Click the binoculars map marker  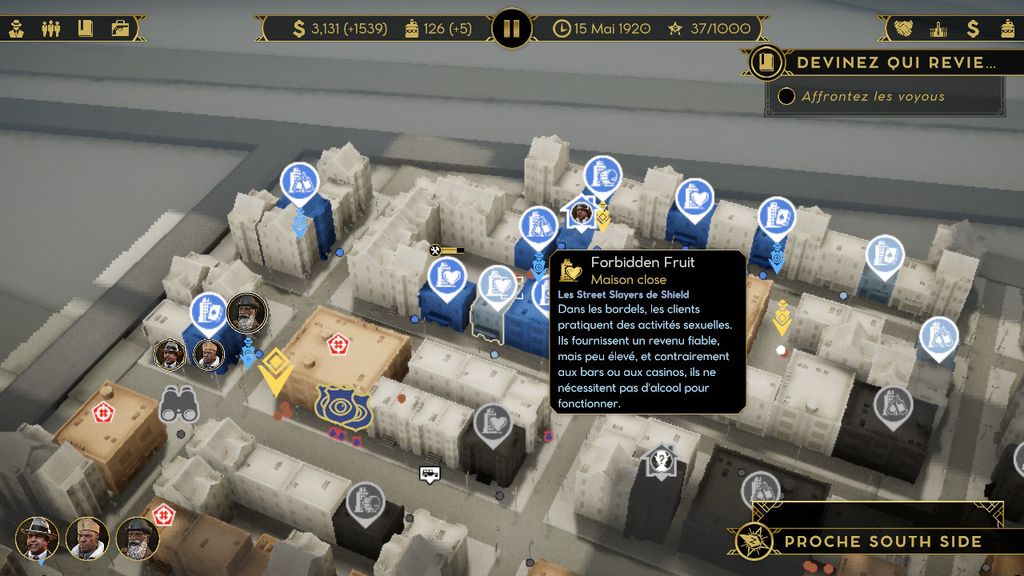tap(179, 404)
